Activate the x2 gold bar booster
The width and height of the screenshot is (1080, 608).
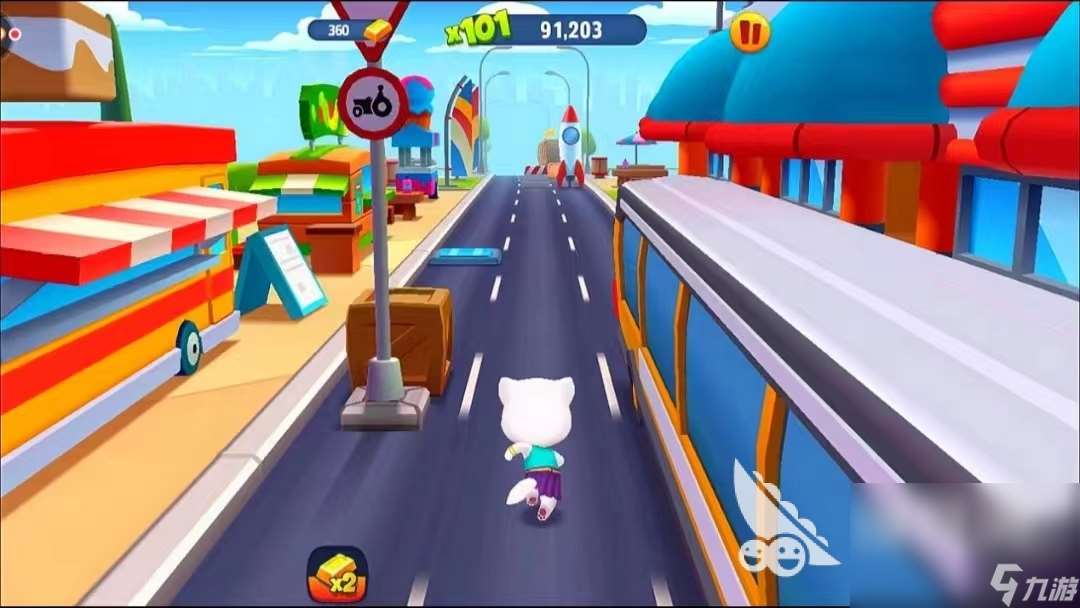(337, 574)
